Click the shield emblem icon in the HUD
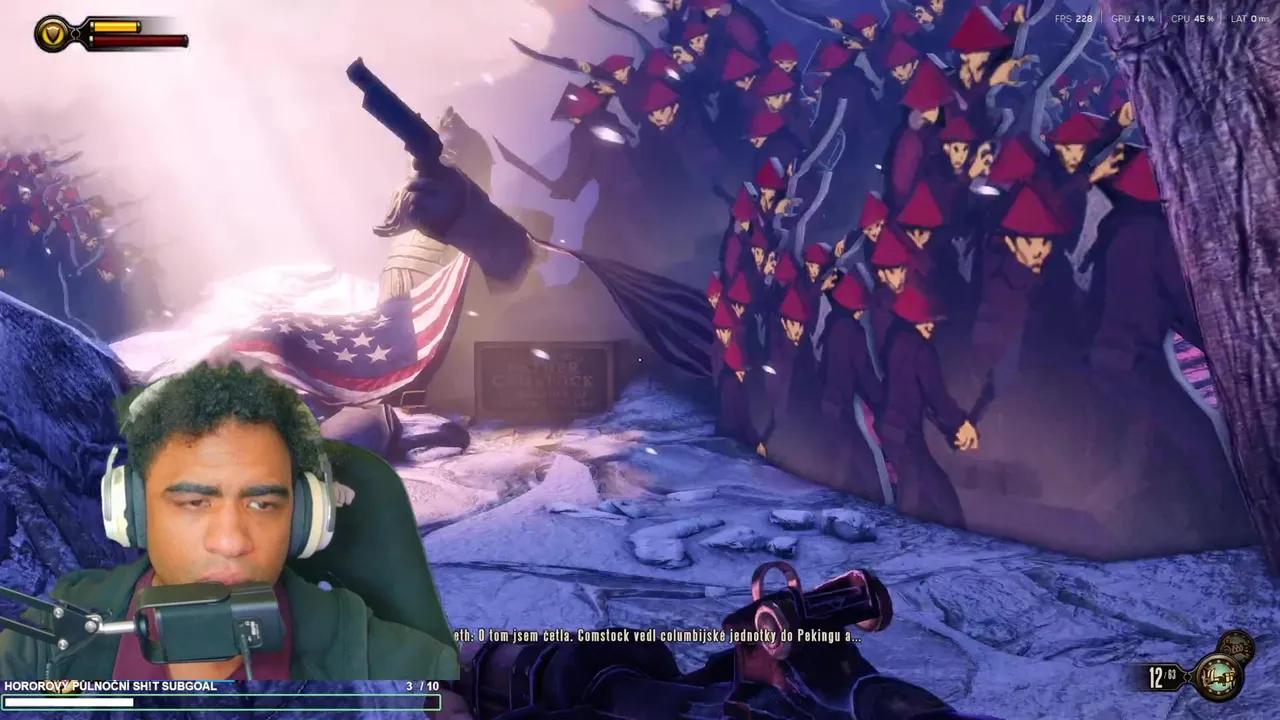Image resolution: width=1280 pixels, height=720 pixels. pos(50,33)
